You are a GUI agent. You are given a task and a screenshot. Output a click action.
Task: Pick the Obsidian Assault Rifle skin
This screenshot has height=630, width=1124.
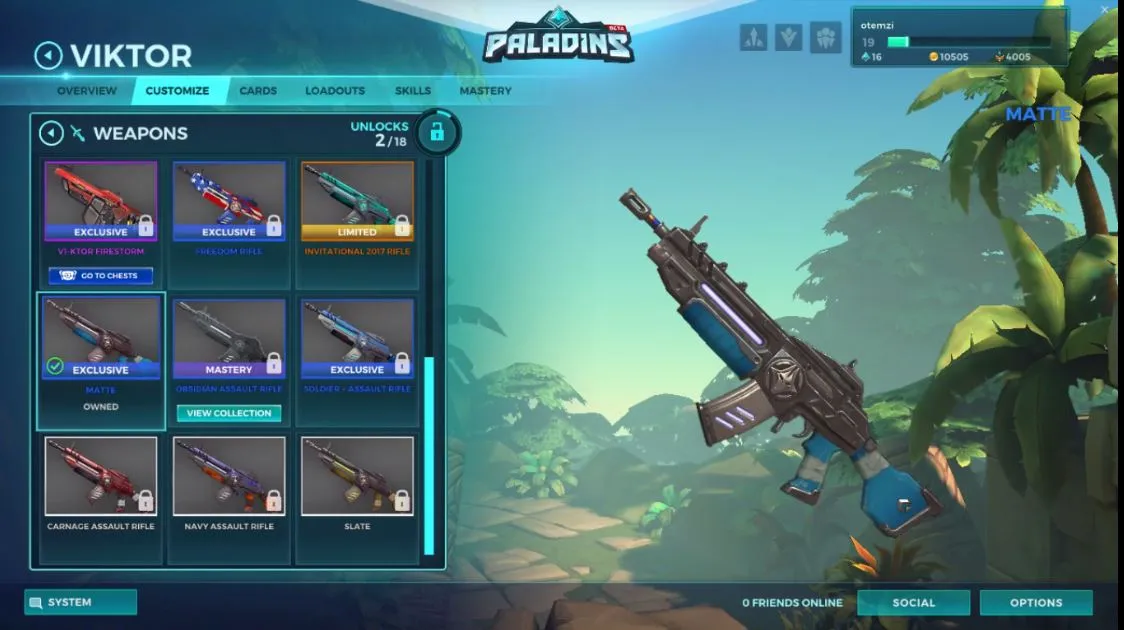(x=229, y=338)
